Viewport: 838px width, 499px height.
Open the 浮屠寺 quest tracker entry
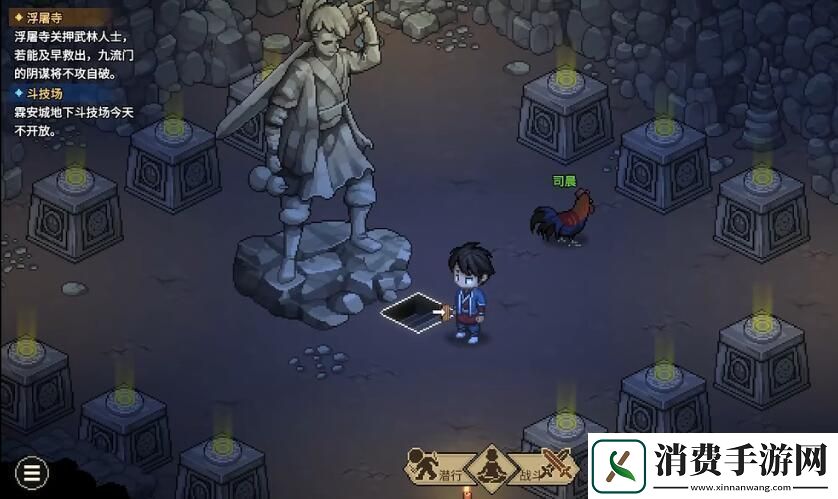pos(41,17)
